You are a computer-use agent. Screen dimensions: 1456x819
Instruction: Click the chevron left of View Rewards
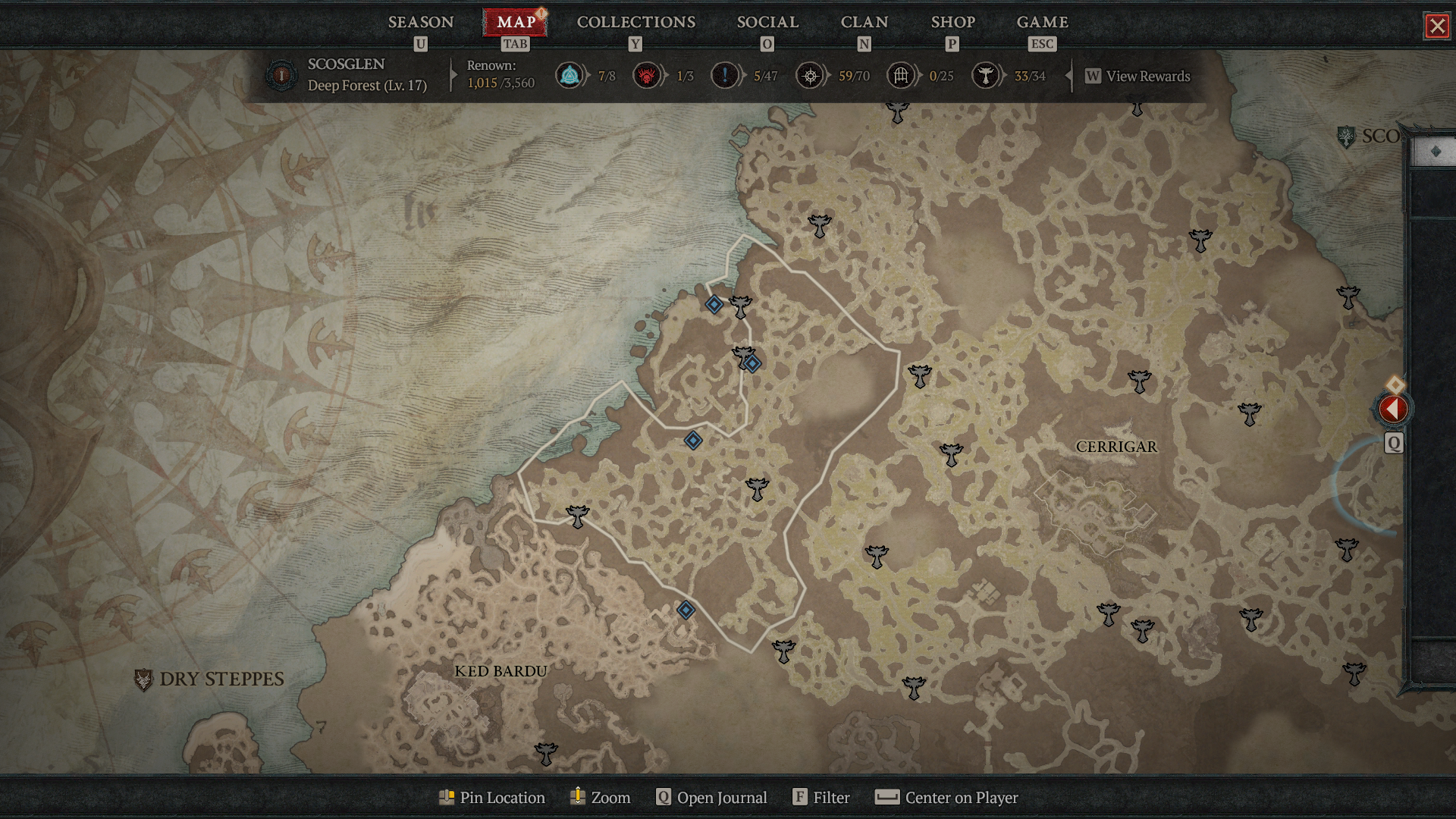pyautogui.click(x=1068, y=76)
